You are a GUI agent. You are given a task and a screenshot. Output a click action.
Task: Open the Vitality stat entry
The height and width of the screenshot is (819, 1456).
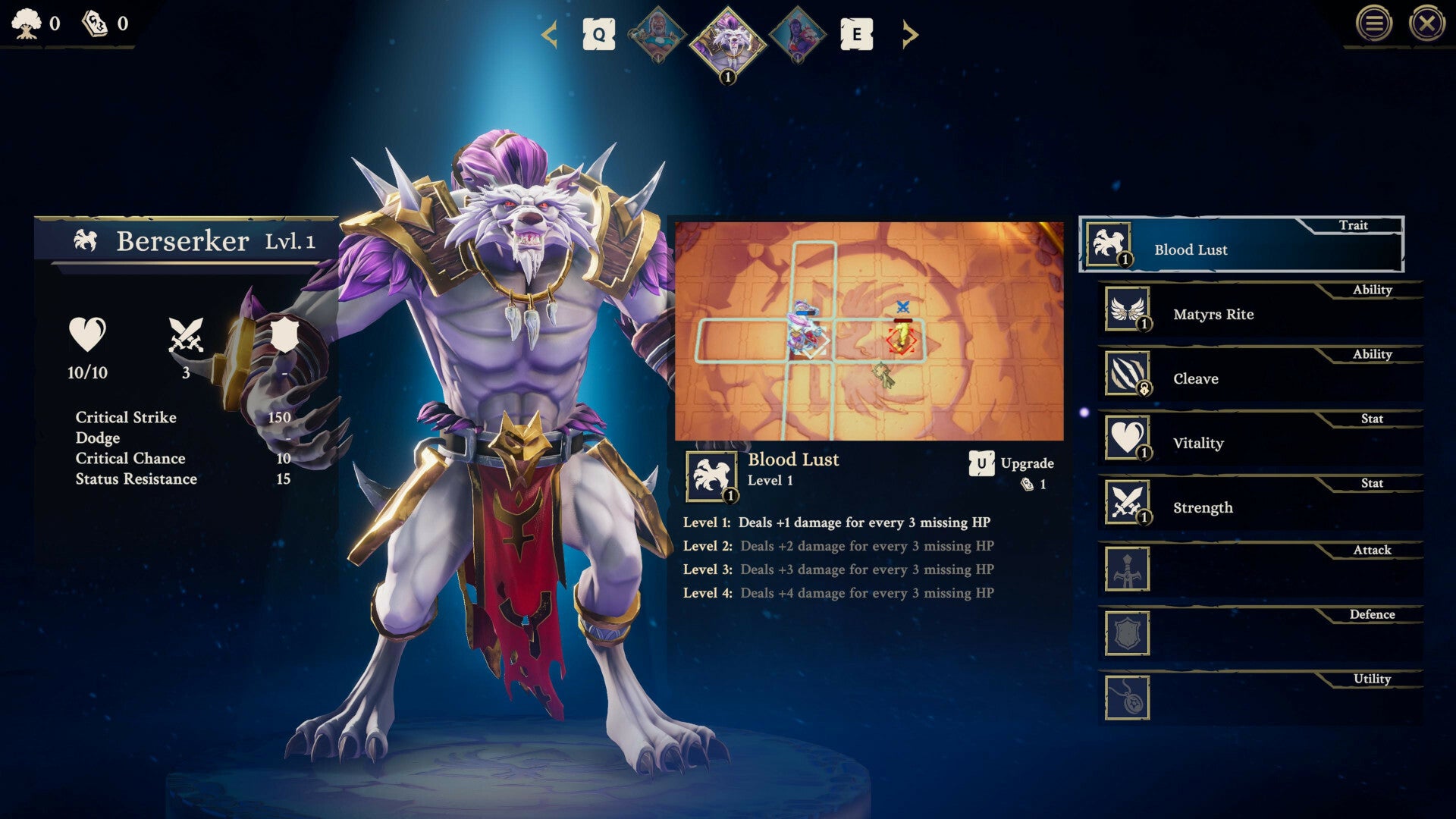(x=1259, y=439)
